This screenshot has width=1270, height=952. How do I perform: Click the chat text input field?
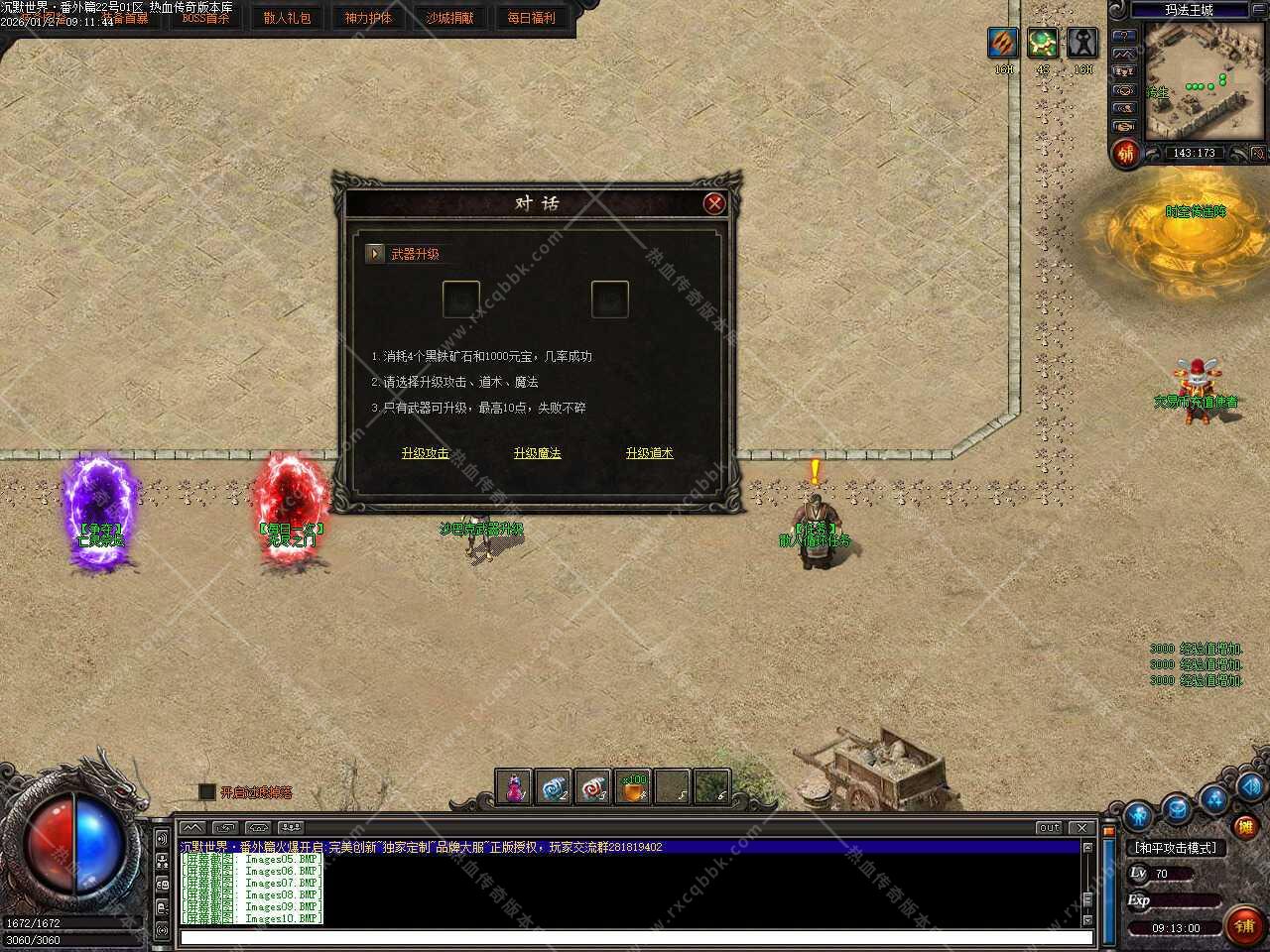click(635, 937)
